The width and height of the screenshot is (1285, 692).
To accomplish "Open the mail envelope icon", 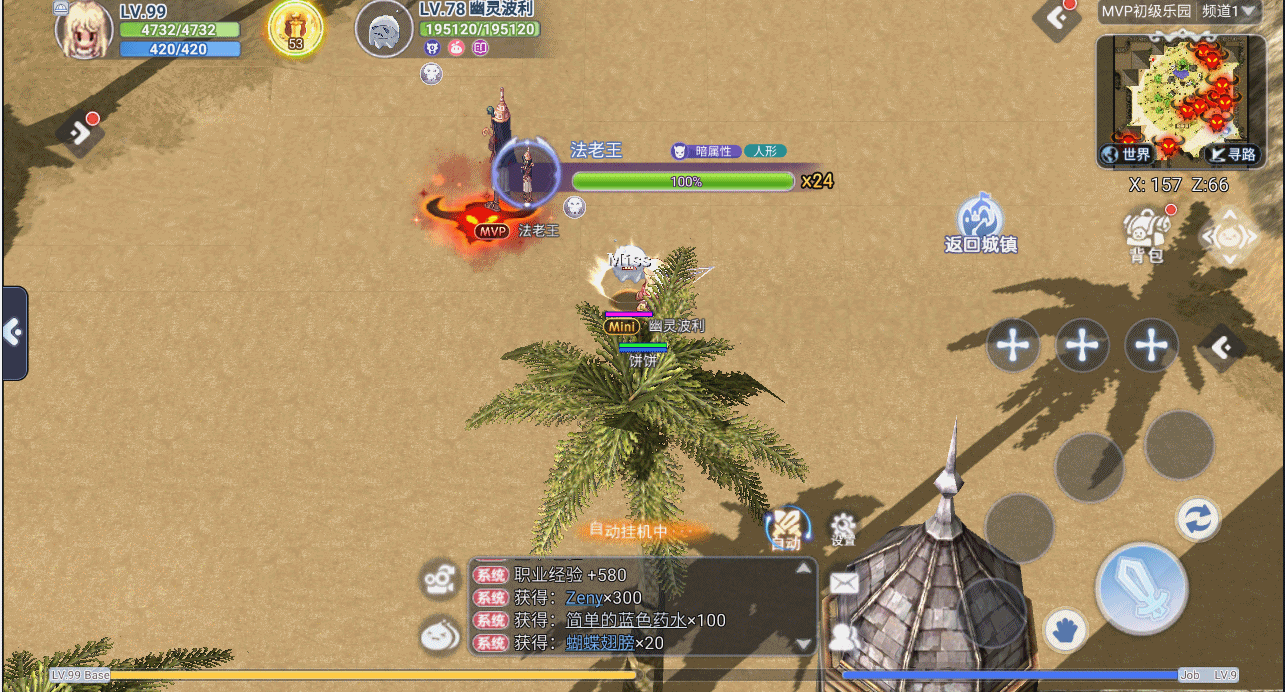I will (x=845, y=583).
